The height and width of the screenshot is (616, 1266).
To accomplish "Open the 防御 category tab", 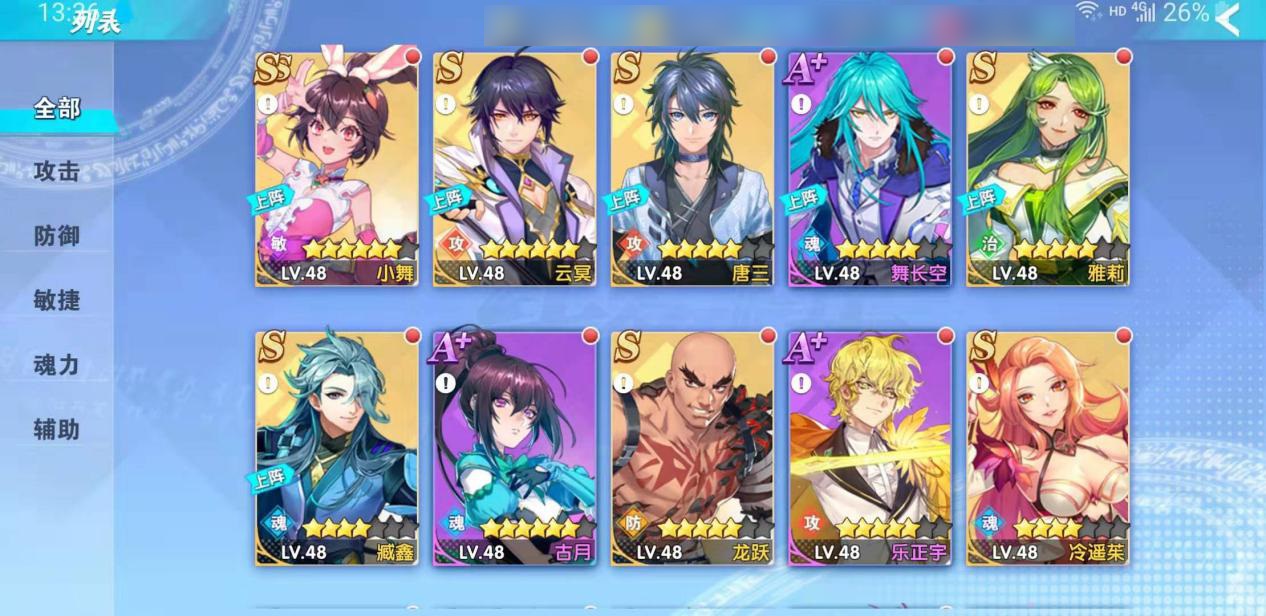I will (x=57, y=236).
